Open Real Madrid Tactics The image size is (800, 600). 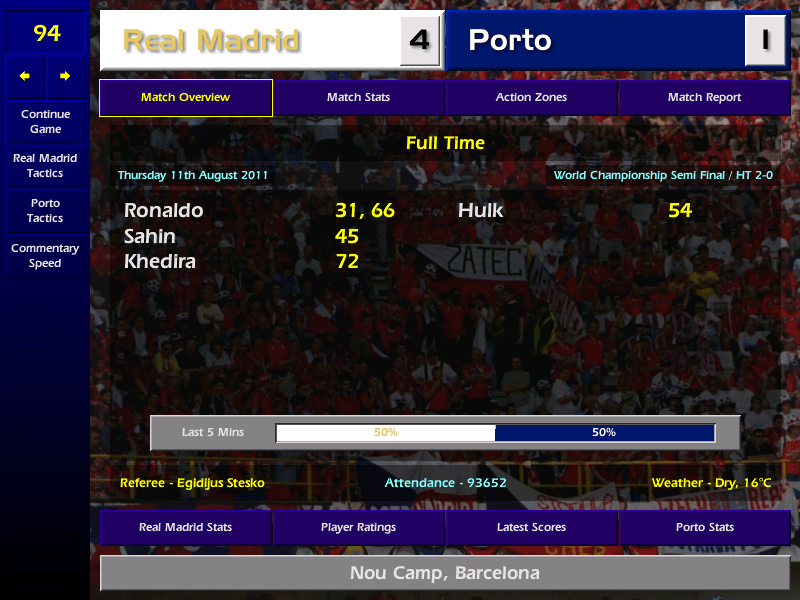click(x=45, y=166)
